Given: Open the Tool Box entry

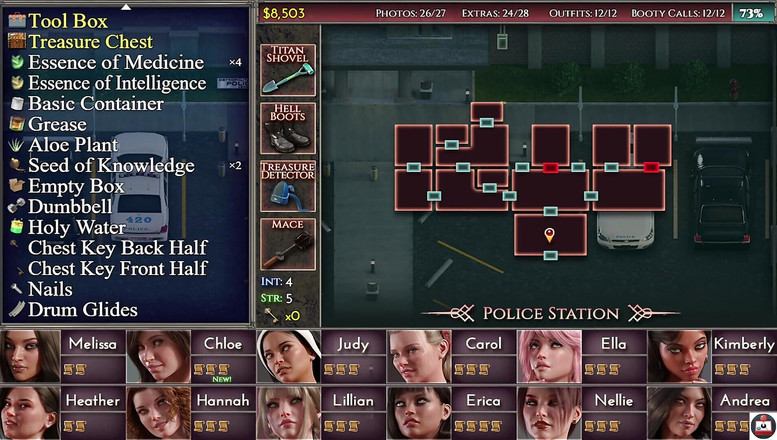Looking at the screenshot, I should click(68, 21).
